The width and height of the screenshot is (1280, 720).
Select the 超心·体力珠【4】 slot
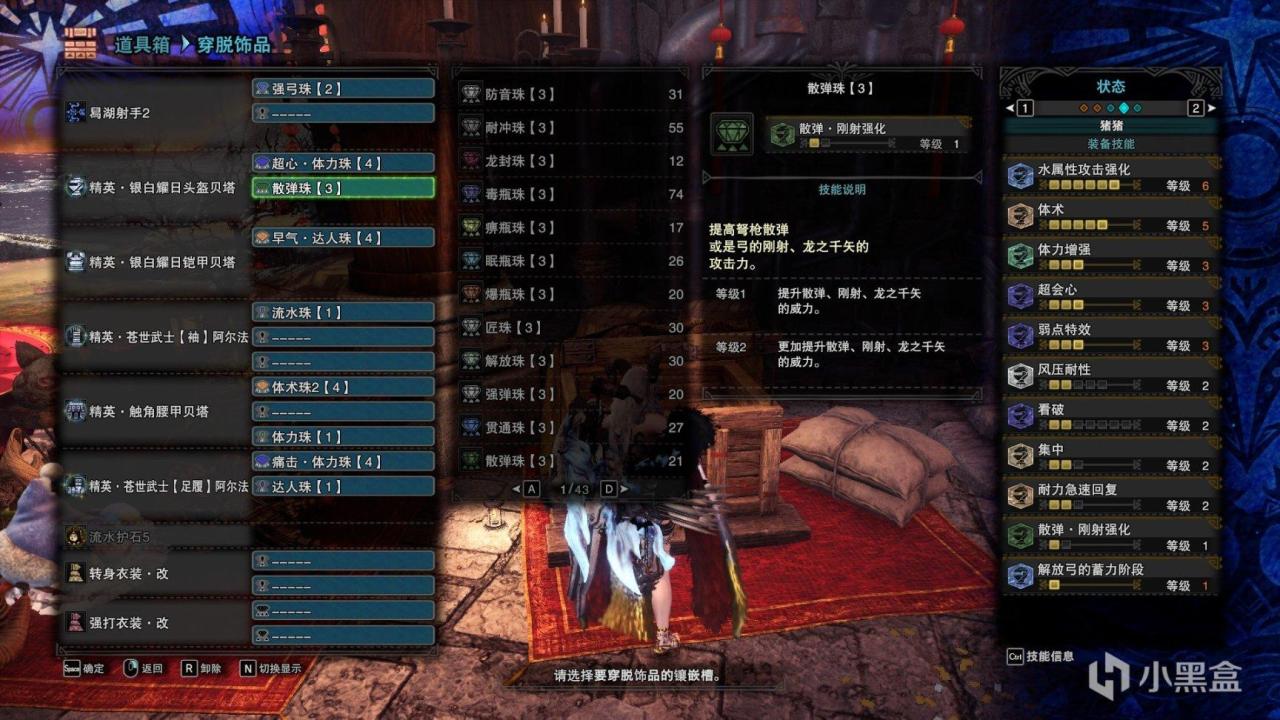(x=343, y=163)
